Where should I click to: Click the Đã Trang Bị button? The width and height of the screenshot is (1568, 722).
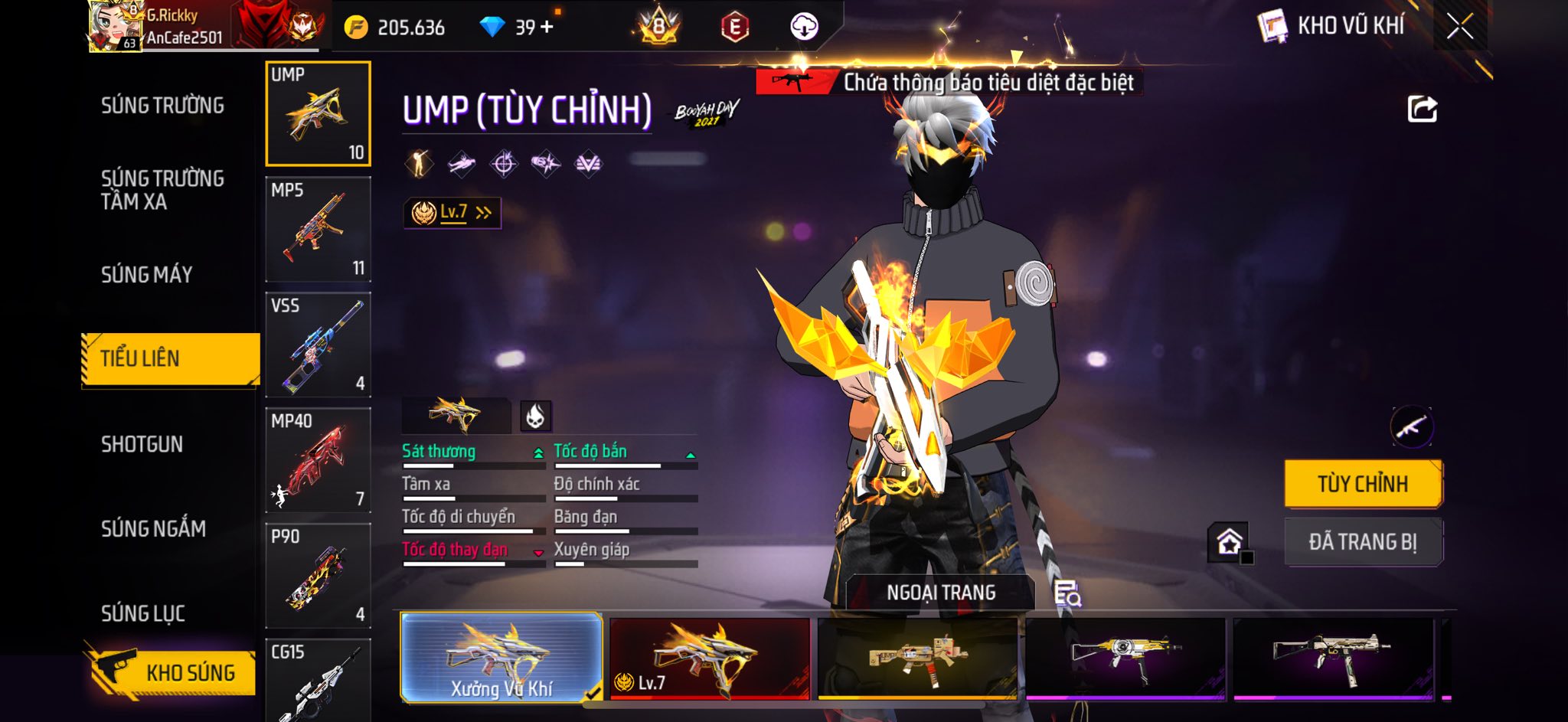click(x=1363, y=542)
